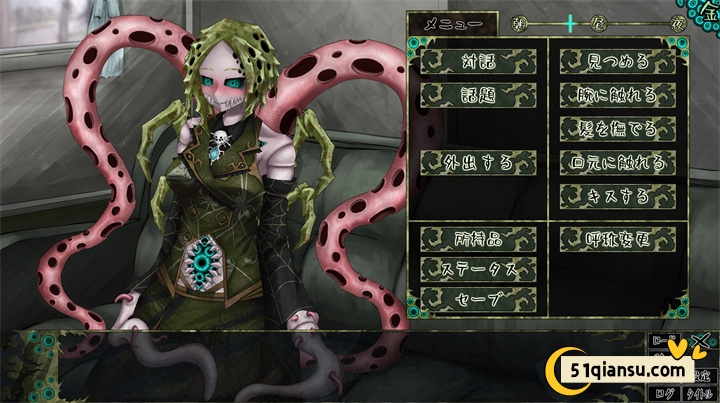
Task: Select the 腕に触れる action
Action: coord(617,95)
